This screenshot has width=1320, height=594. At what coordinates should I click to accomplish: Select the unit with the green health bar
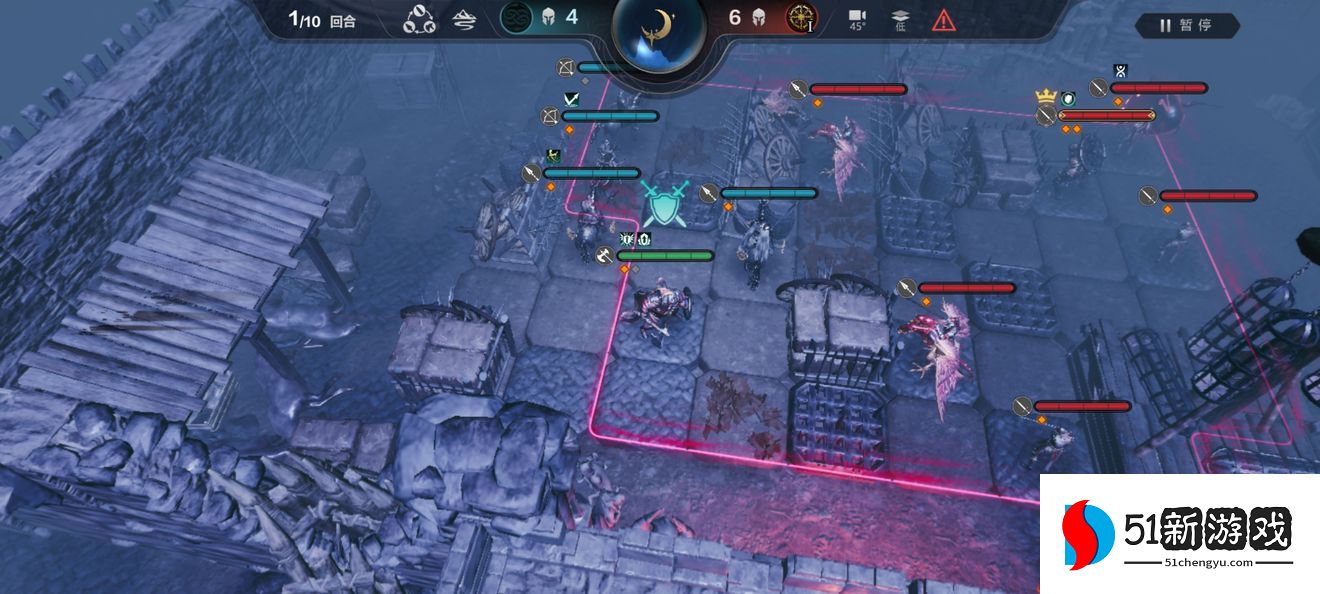point(665,256)
